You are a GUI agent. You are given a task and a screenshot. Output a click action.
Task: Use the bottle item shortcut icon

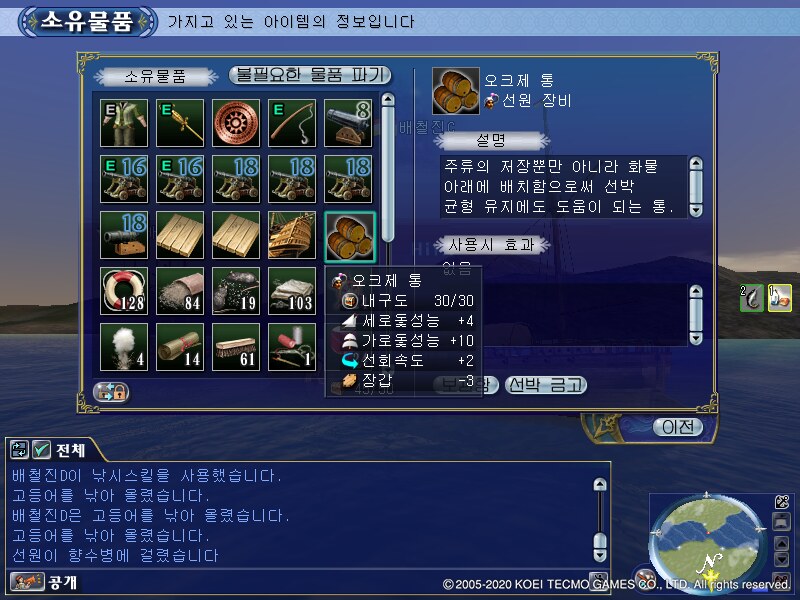pos(779,298)
